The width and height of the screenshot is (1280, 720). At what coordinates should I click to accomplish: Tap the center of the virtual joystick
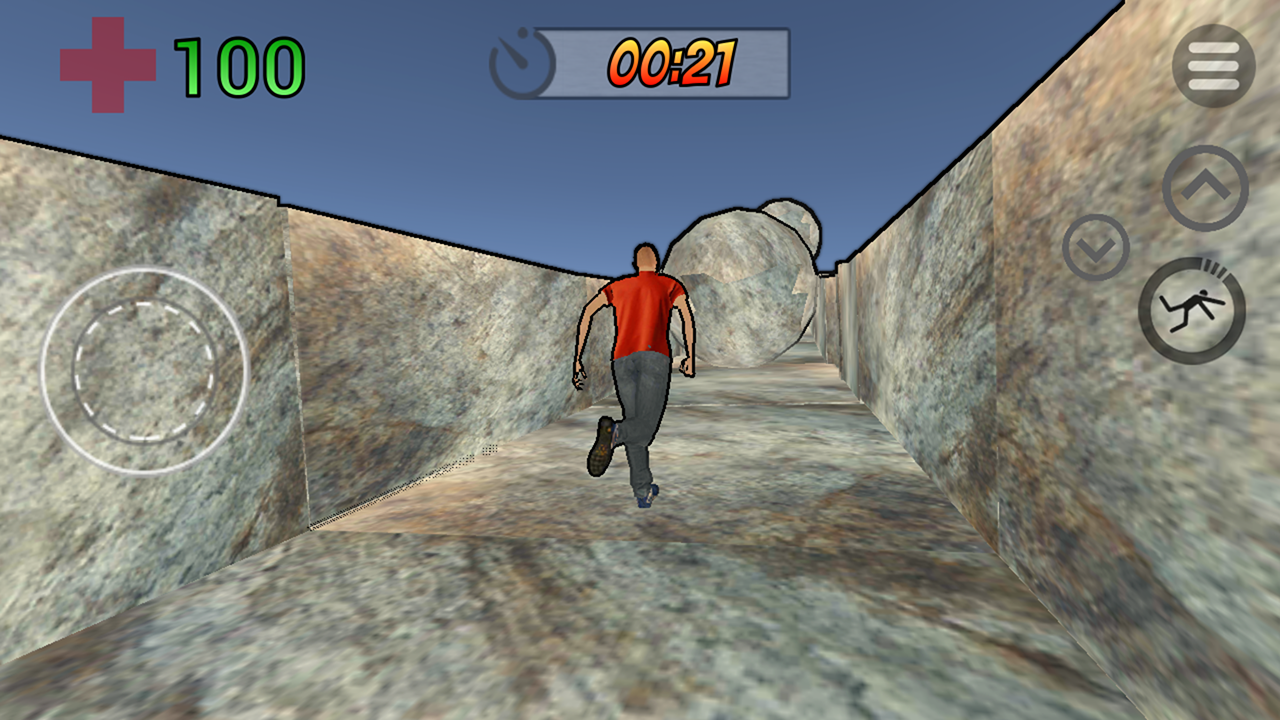tap(143, 370)
